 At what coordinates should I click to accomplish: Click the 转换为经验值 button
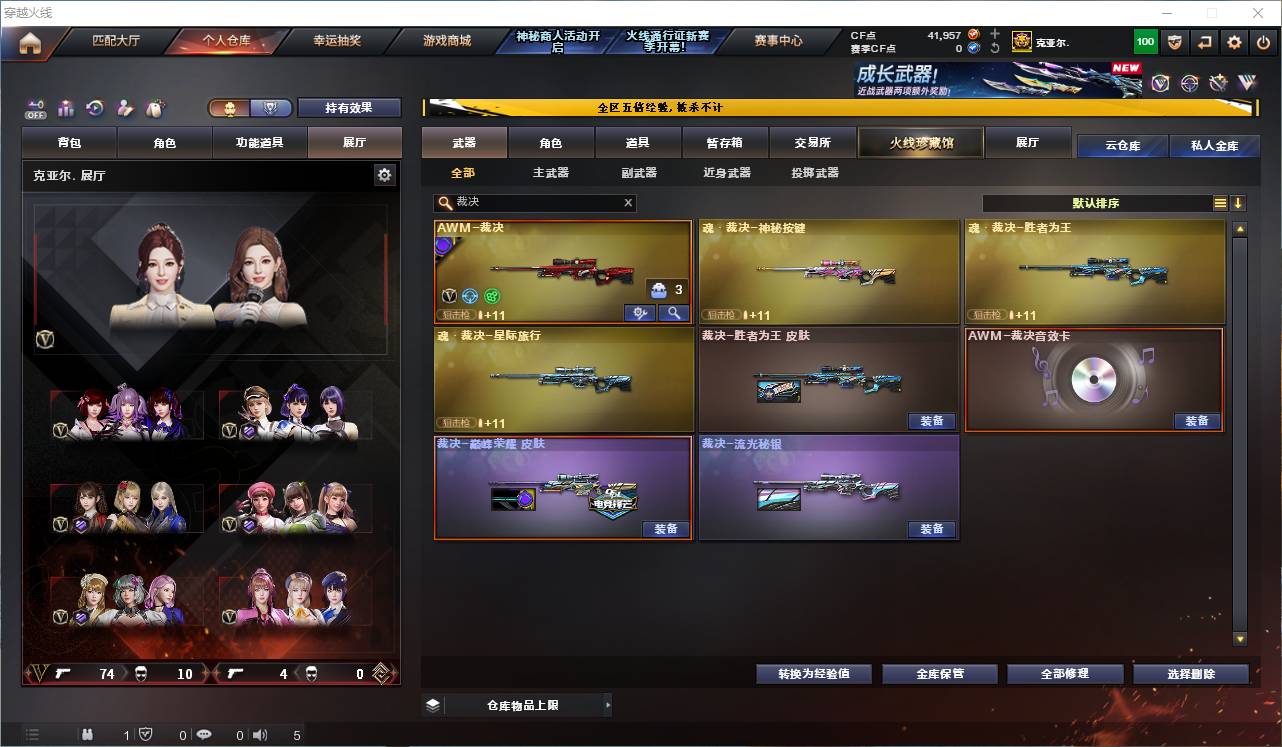813,673
